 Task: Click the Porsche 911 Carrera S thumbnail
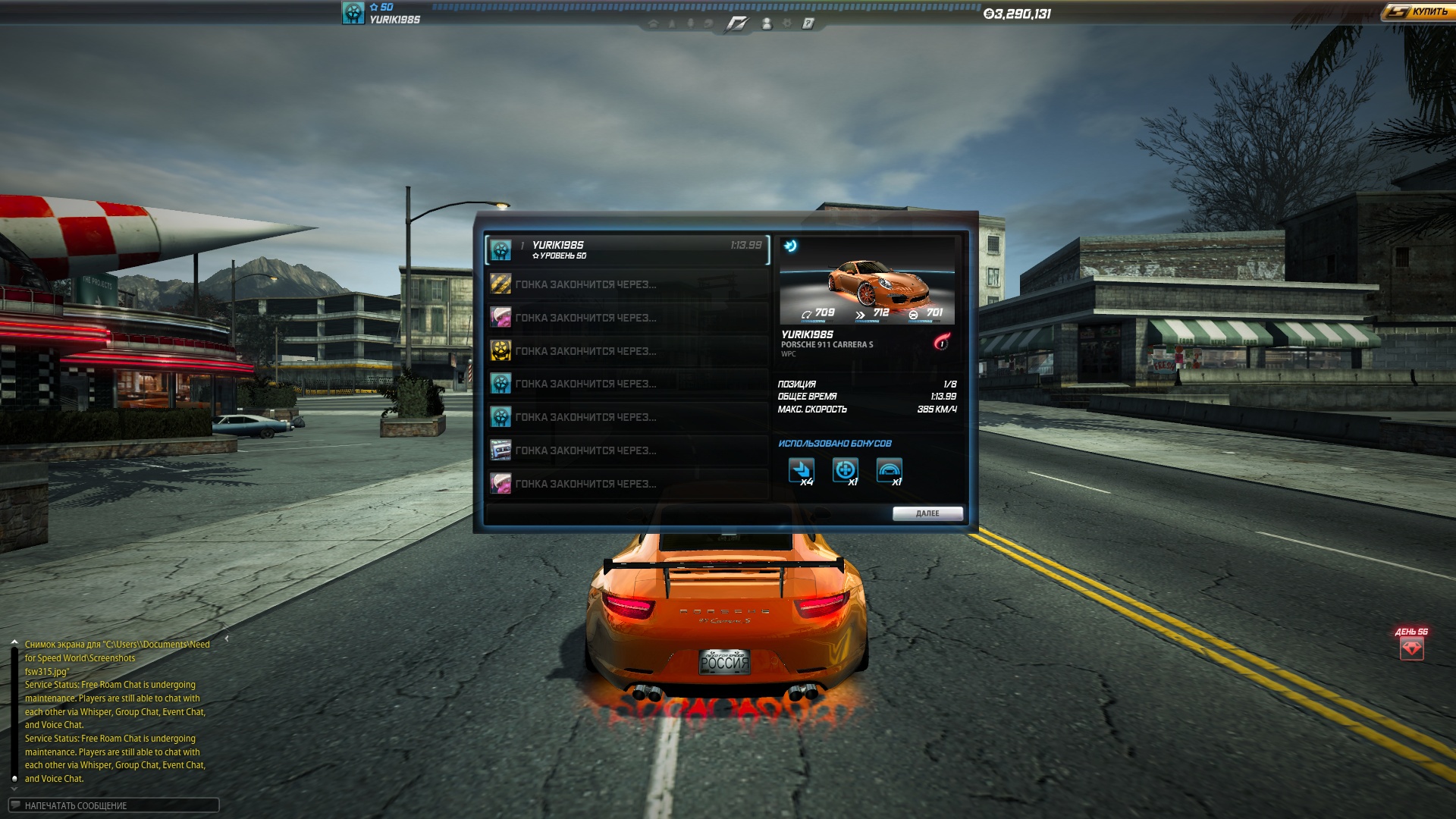(x=867, y=281)
